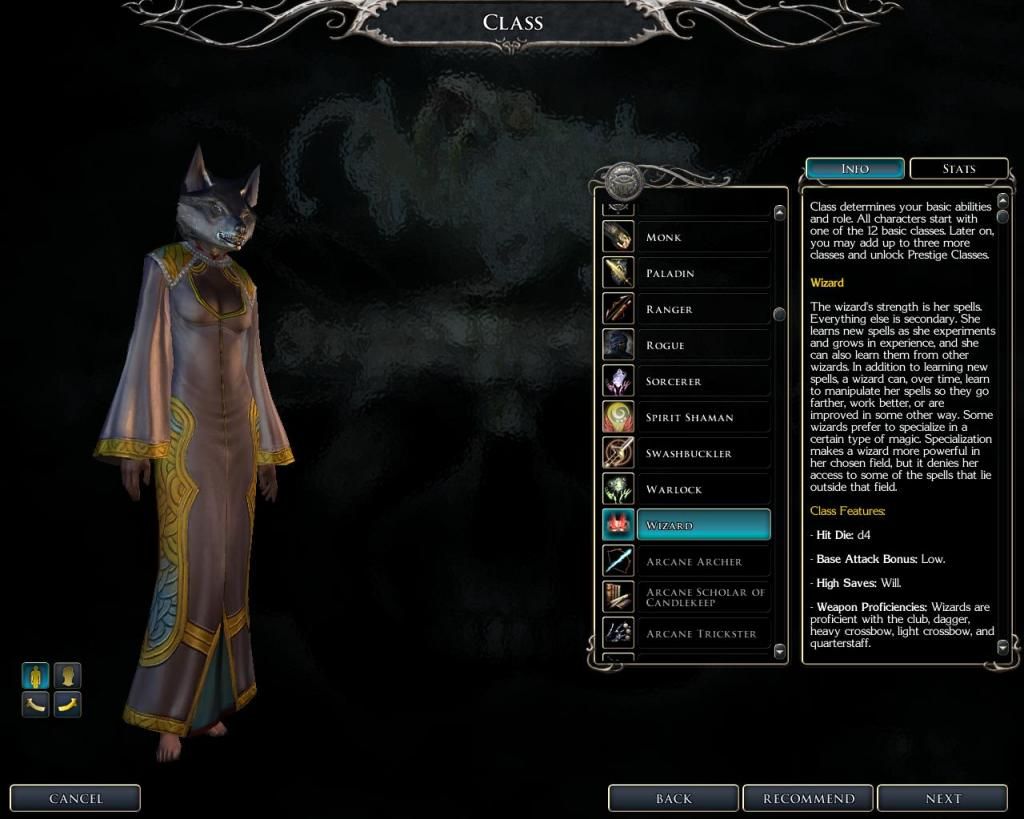Go back to the previous step
Viewport: 1024px width, 819px height.
point(674,798)
